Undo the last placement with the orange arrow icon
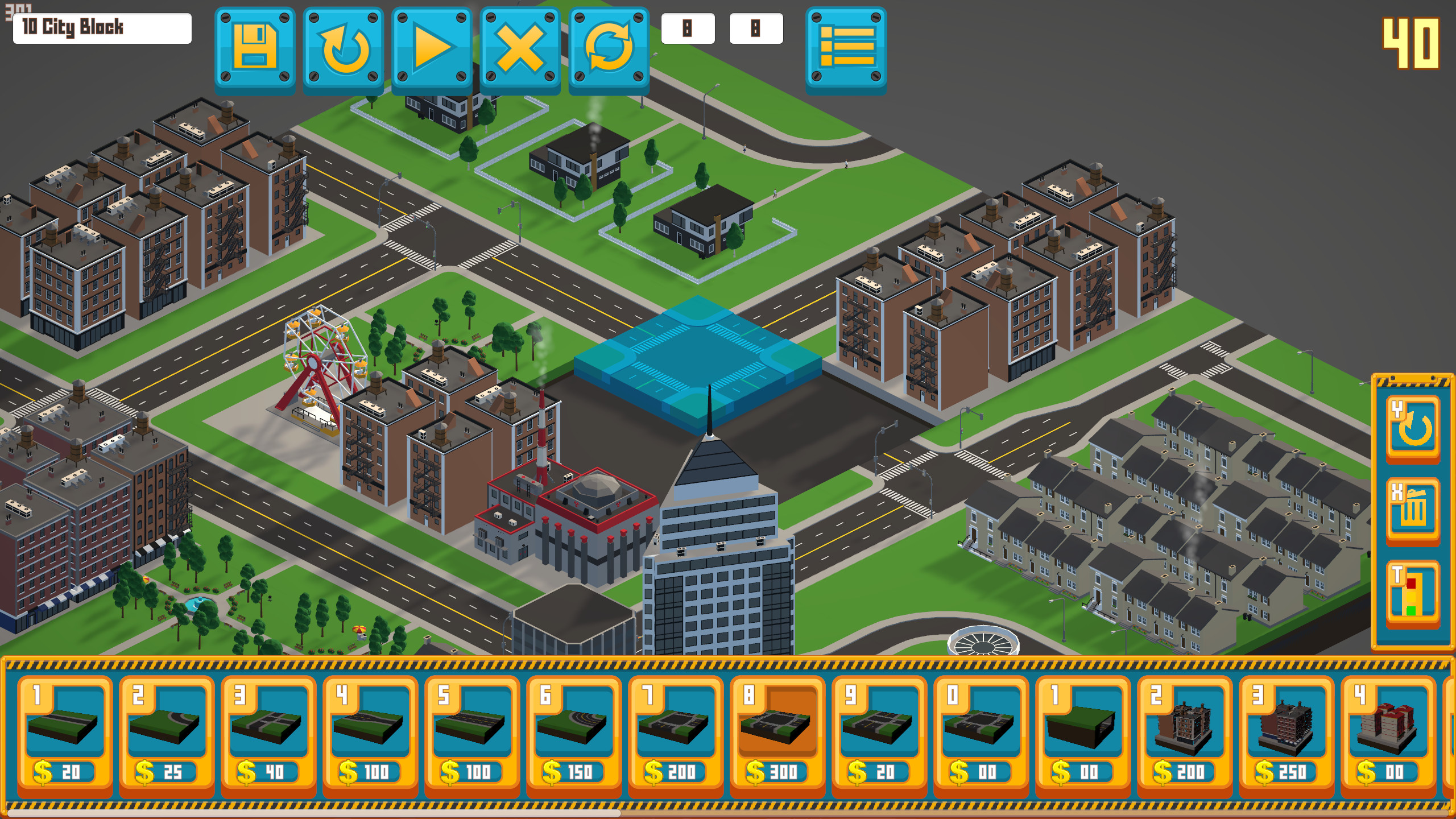Viewport: 1456px width, 819px height. [x=342, y=48]
